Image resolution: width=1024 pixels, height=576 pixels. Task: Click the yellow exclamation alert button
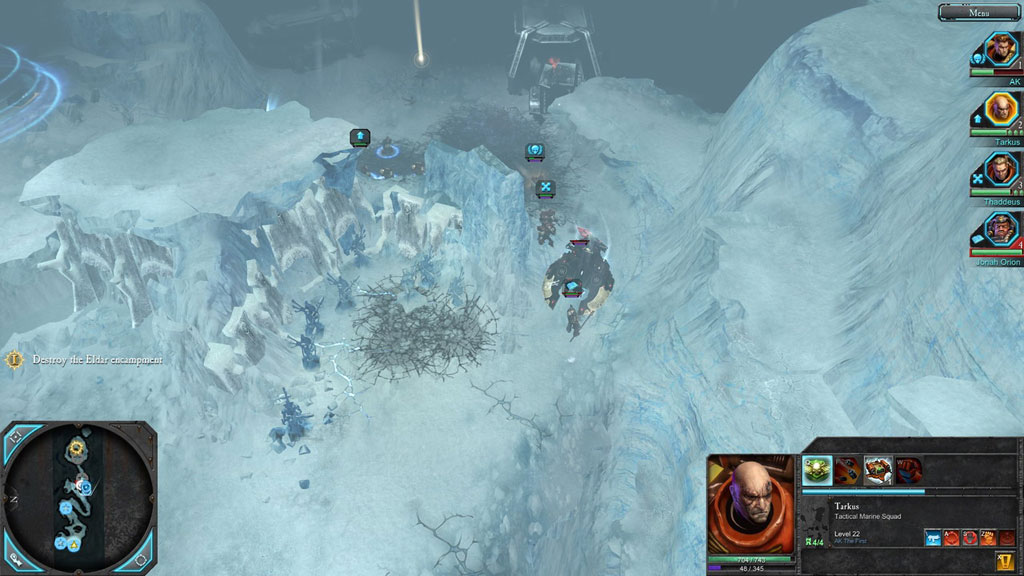(1004, 561)
